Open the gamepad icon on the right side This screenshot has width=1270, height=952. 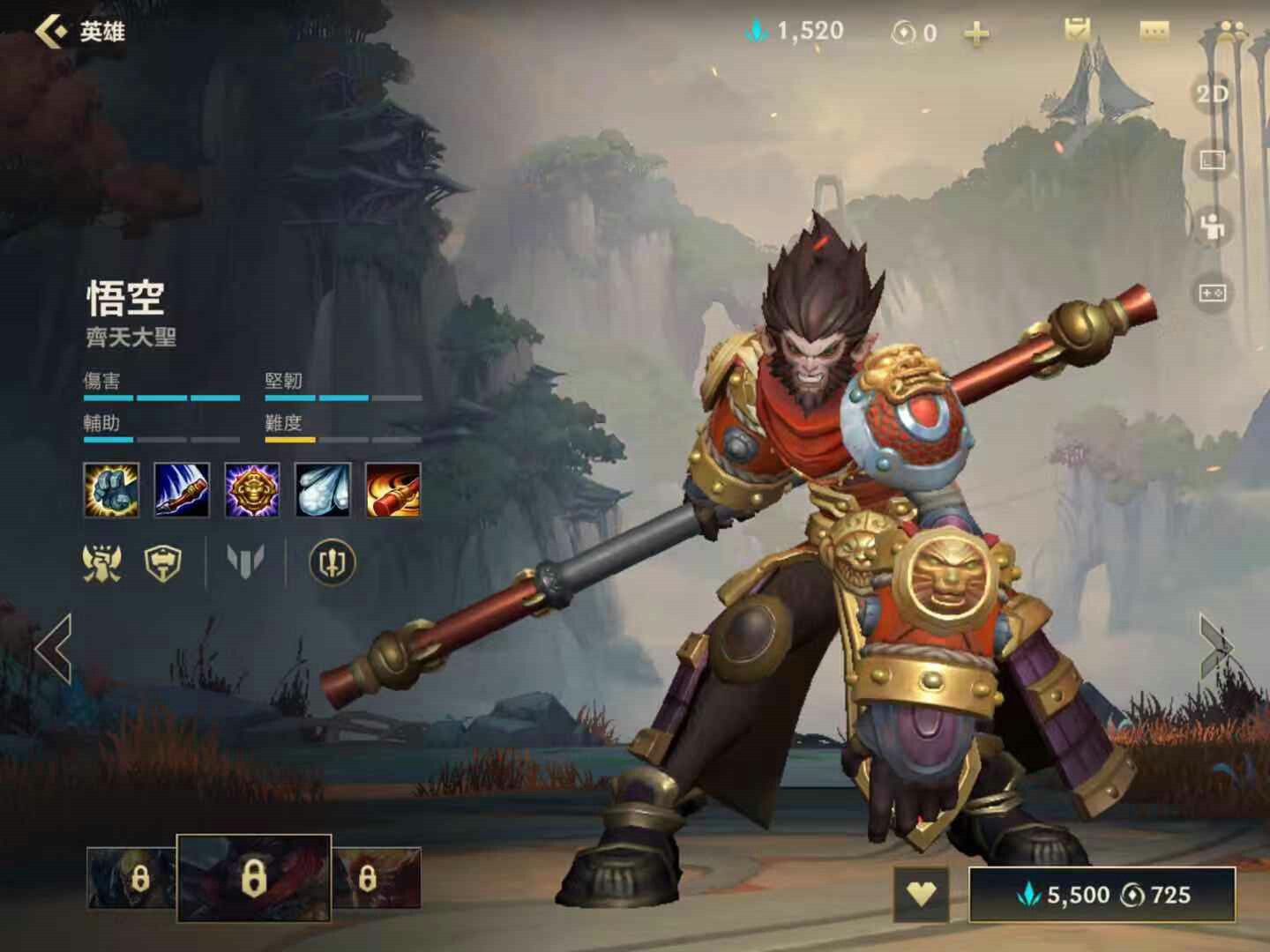(x=1212, y=292)
